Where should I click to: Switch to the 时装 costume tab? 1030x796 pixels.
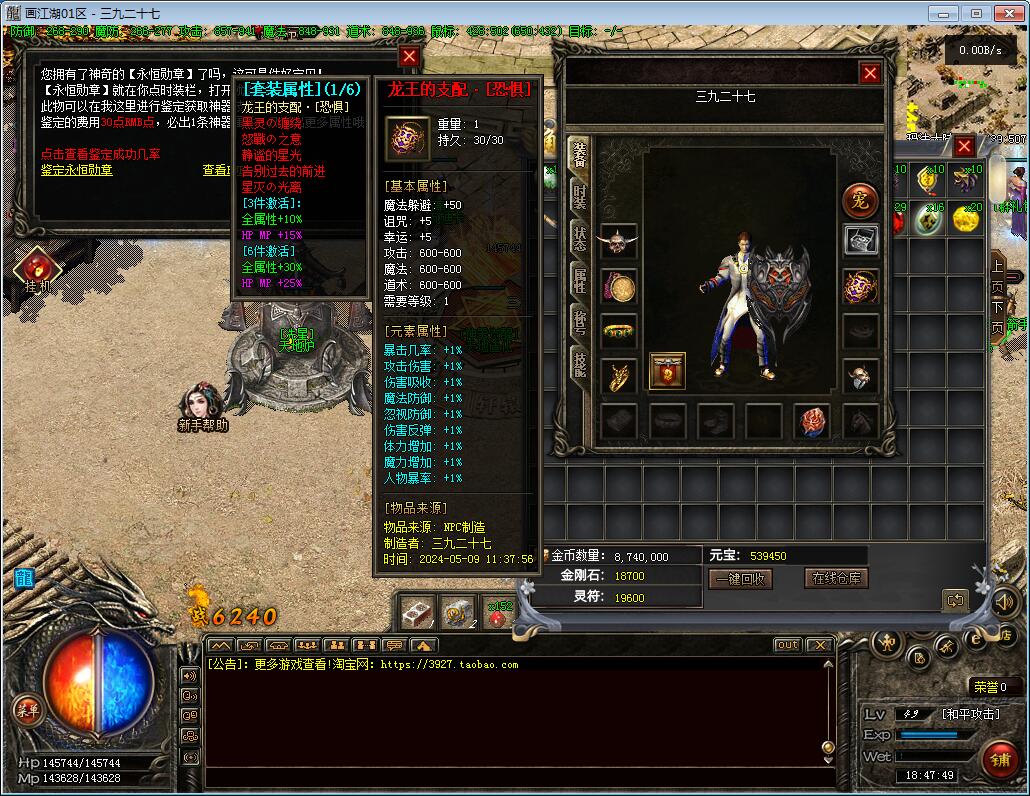(580, 197)
